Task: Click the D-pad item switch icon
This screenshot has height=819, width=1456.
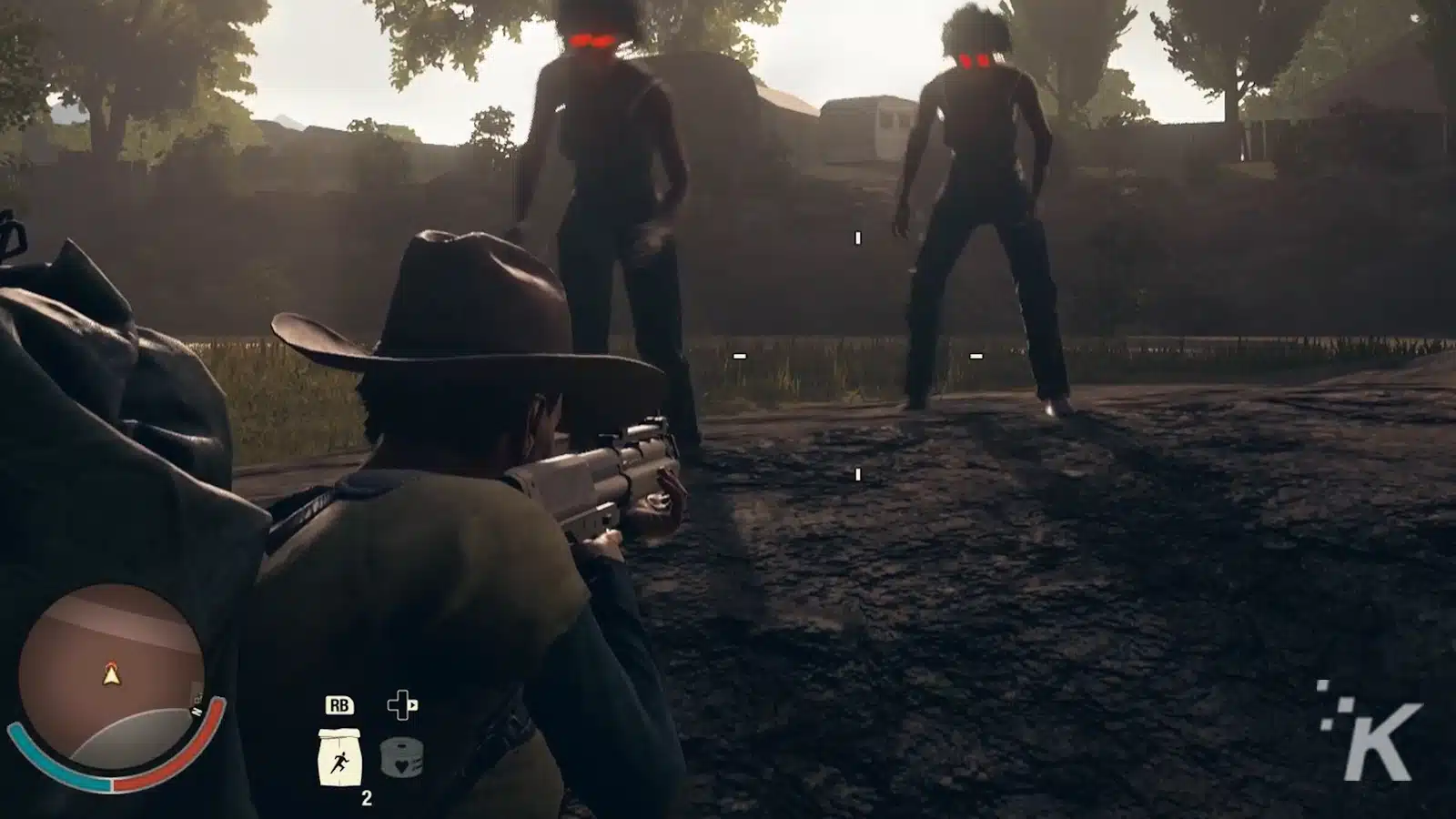Action: coord(402,705)
